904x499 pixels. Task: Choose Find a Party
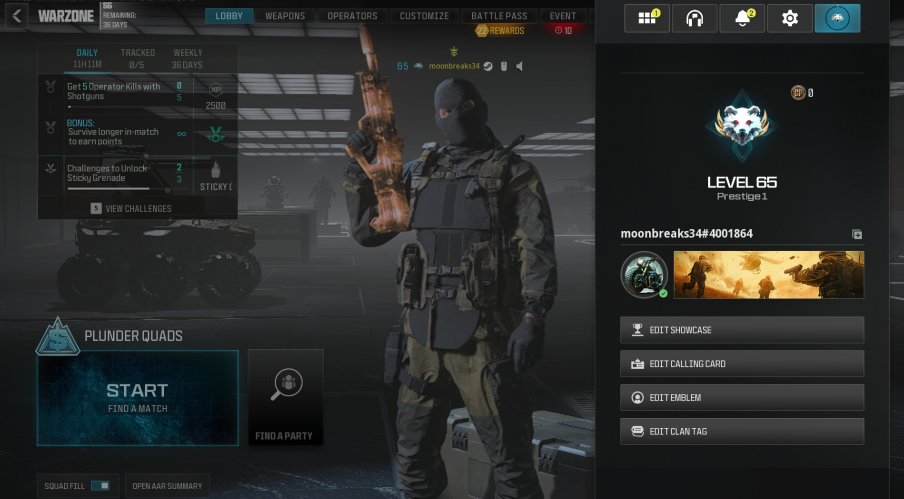pyautogui.click(x=285, y=397)
